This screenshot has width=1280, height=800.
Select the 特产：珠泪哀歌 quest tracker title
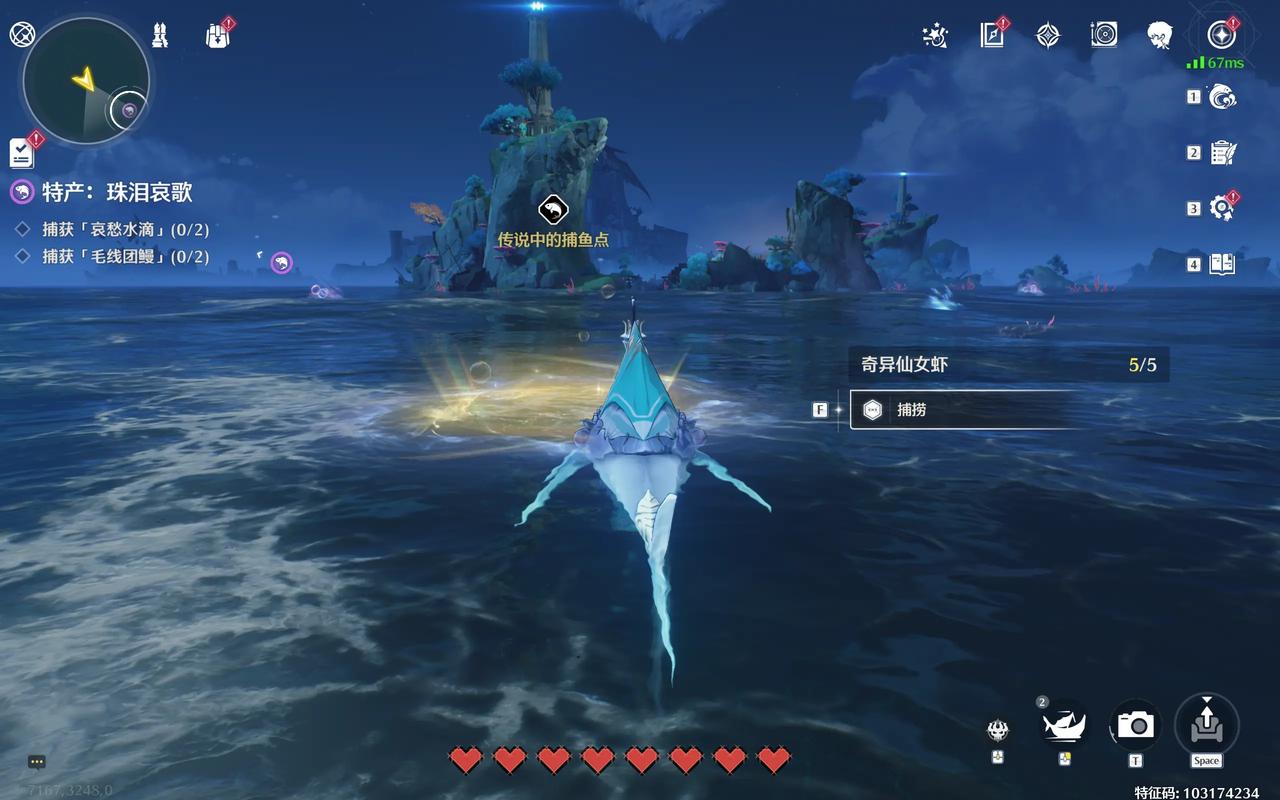point(117,192)
